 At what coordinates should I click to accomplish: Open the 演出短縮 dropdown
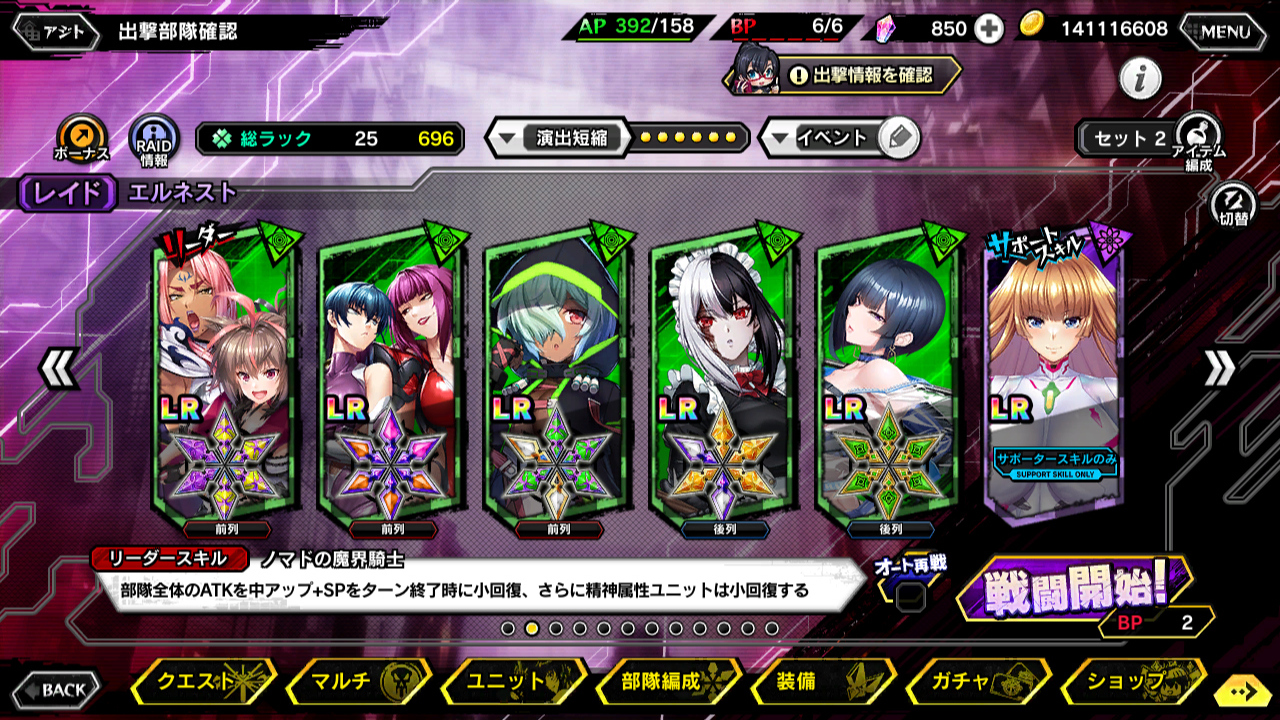coord(558,137)
